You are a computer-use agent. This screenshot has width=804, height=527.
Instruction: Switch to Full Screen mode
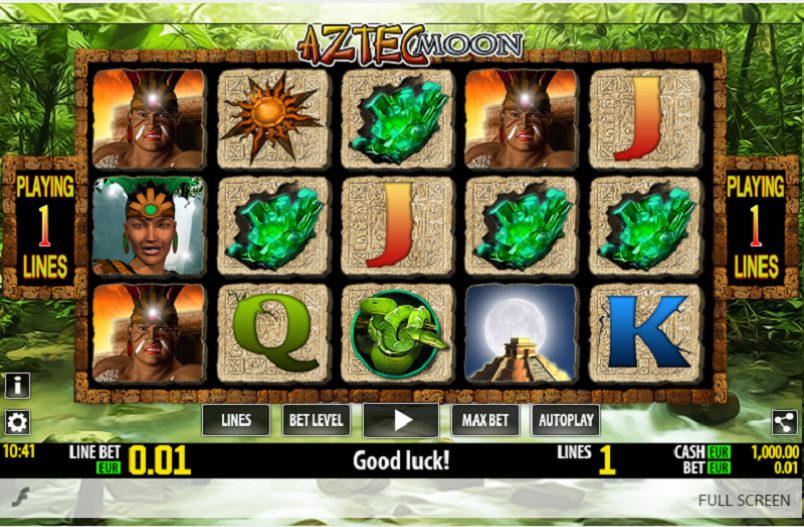tap(745, 499)
